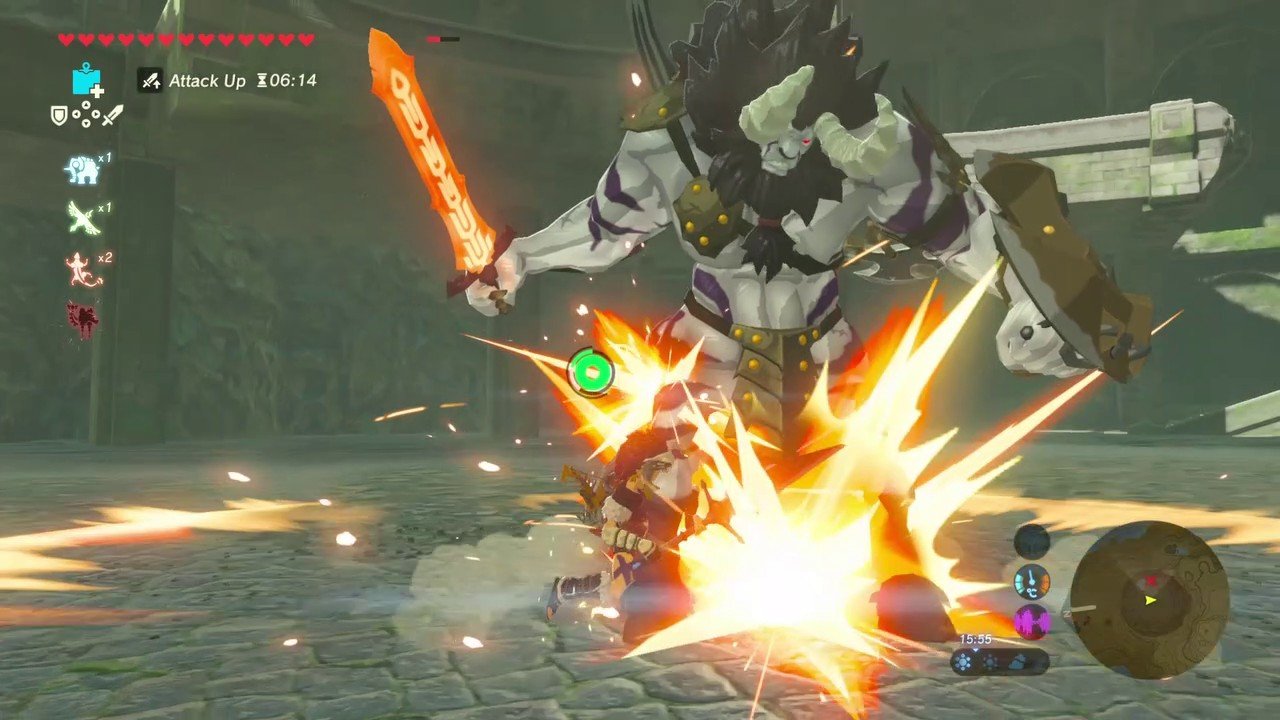Expand the sun weather forecast icon

click(x=964, y=661)
